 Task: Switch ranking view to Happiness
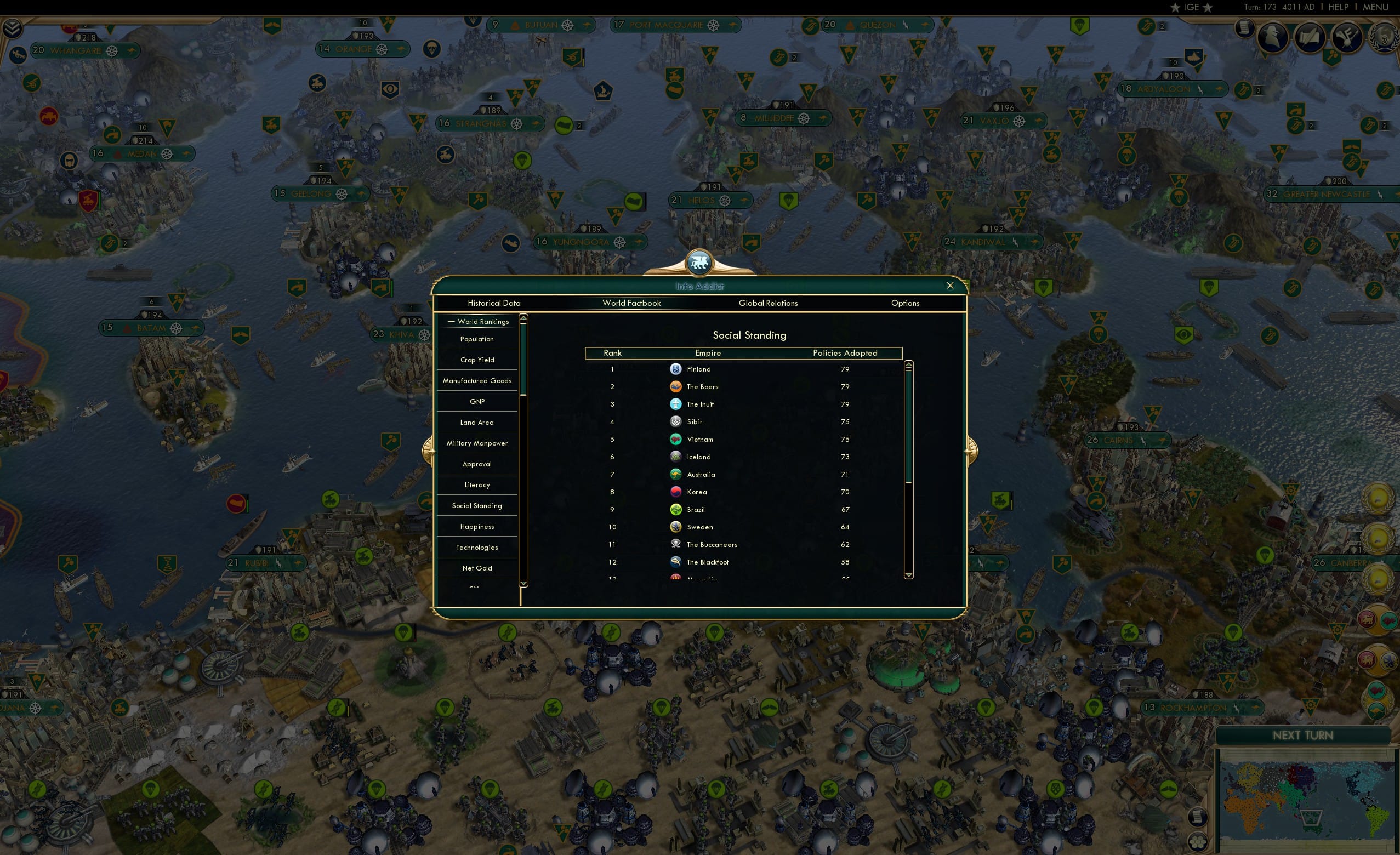477,526
